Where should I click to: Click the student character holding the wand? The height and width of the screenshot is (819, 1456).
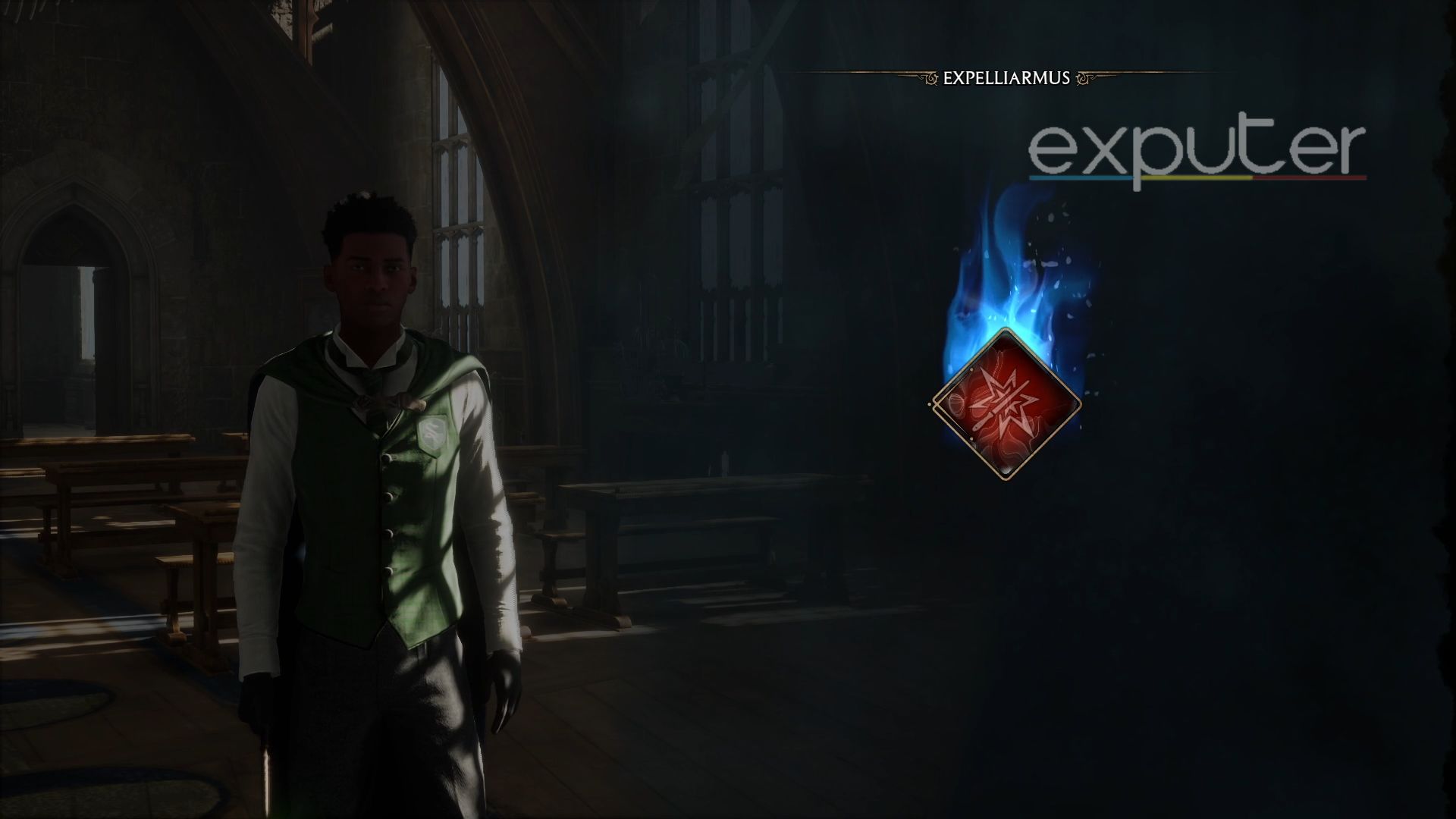[x=372, y=493]
